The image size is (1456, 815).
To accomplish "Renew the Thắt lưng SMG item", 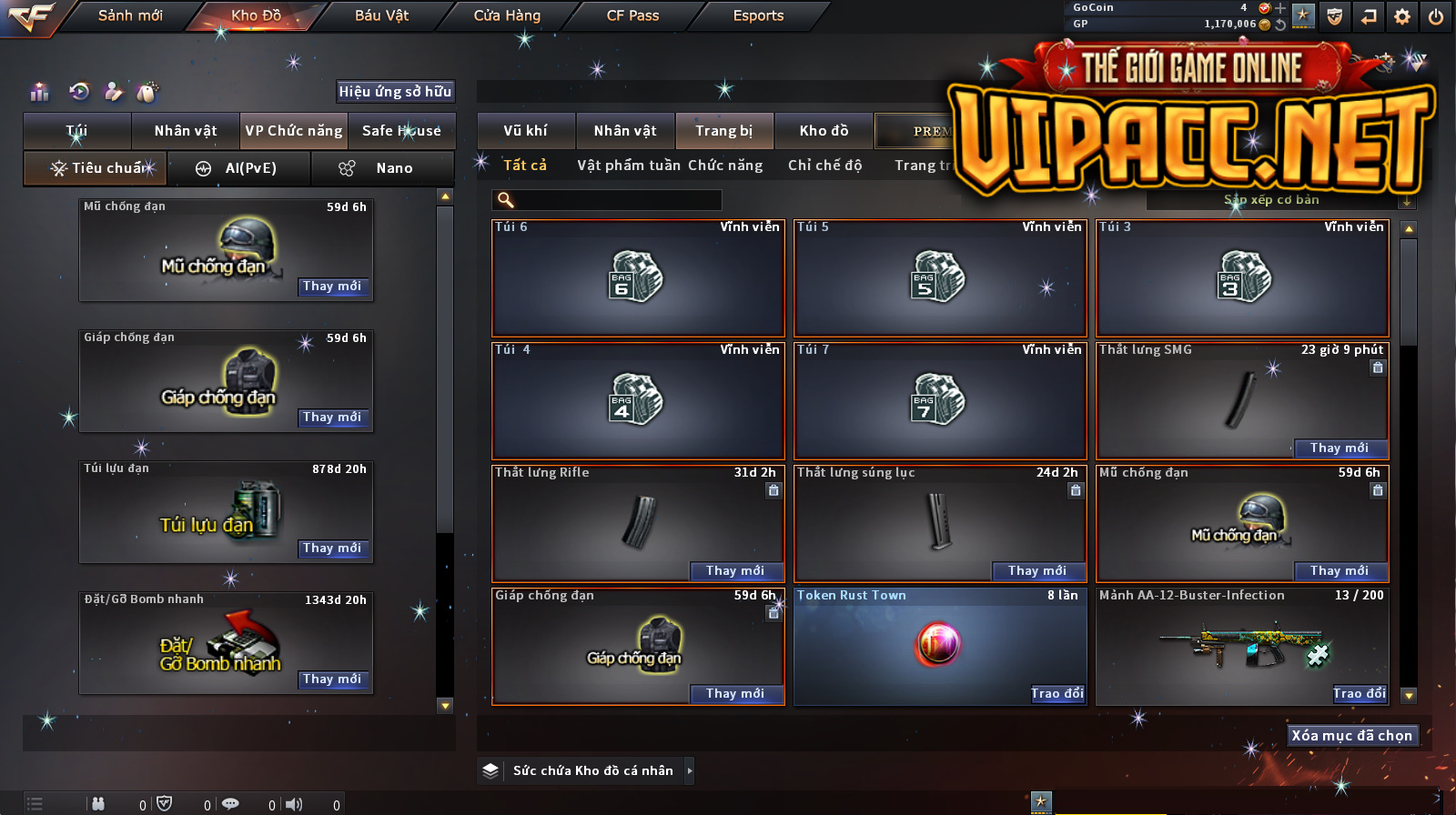I will [x=1340, y=448].
